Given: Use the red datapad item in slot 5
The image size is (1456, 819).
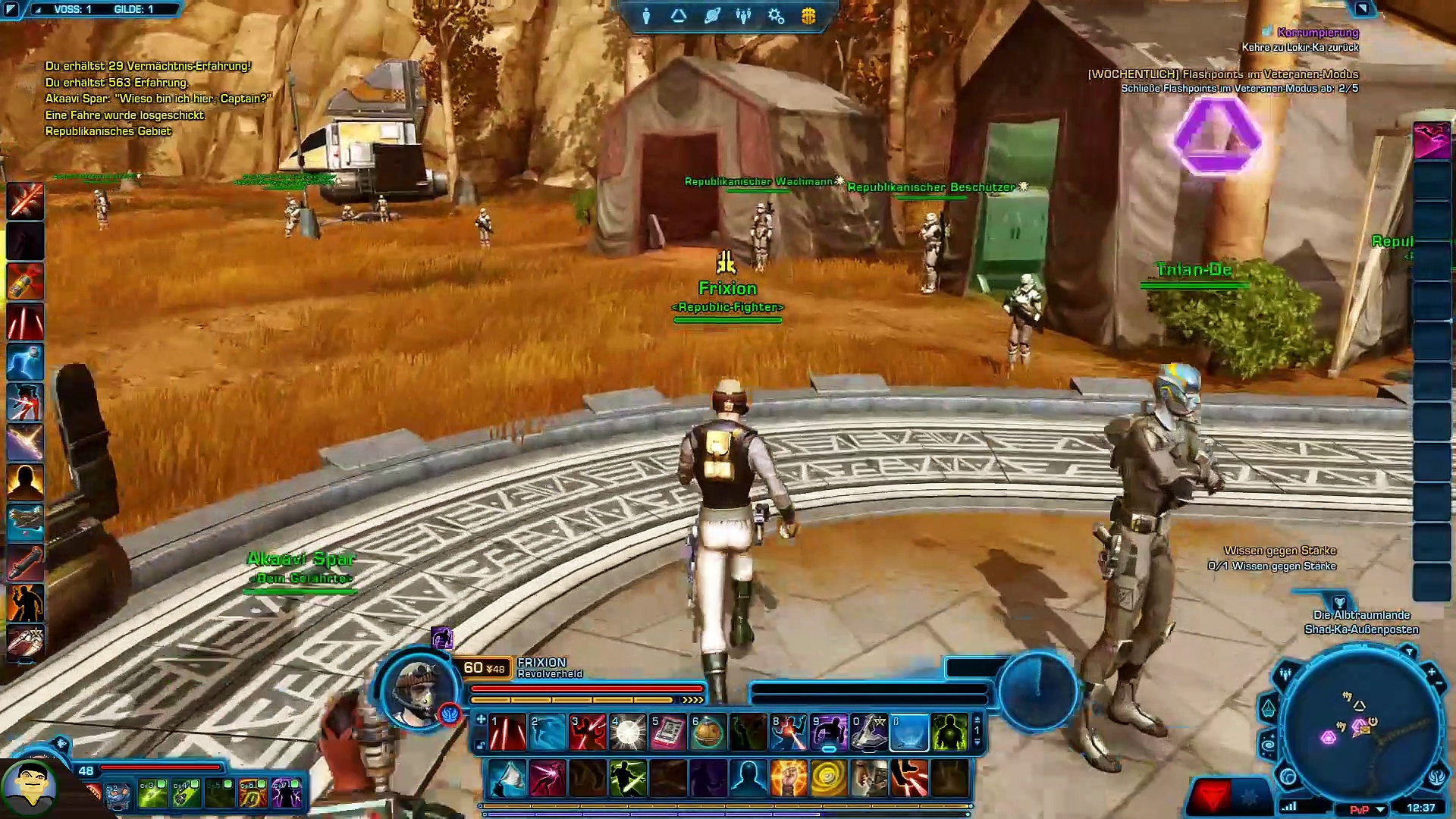Looking at the screenshot, I should click(x=668, y=733).
